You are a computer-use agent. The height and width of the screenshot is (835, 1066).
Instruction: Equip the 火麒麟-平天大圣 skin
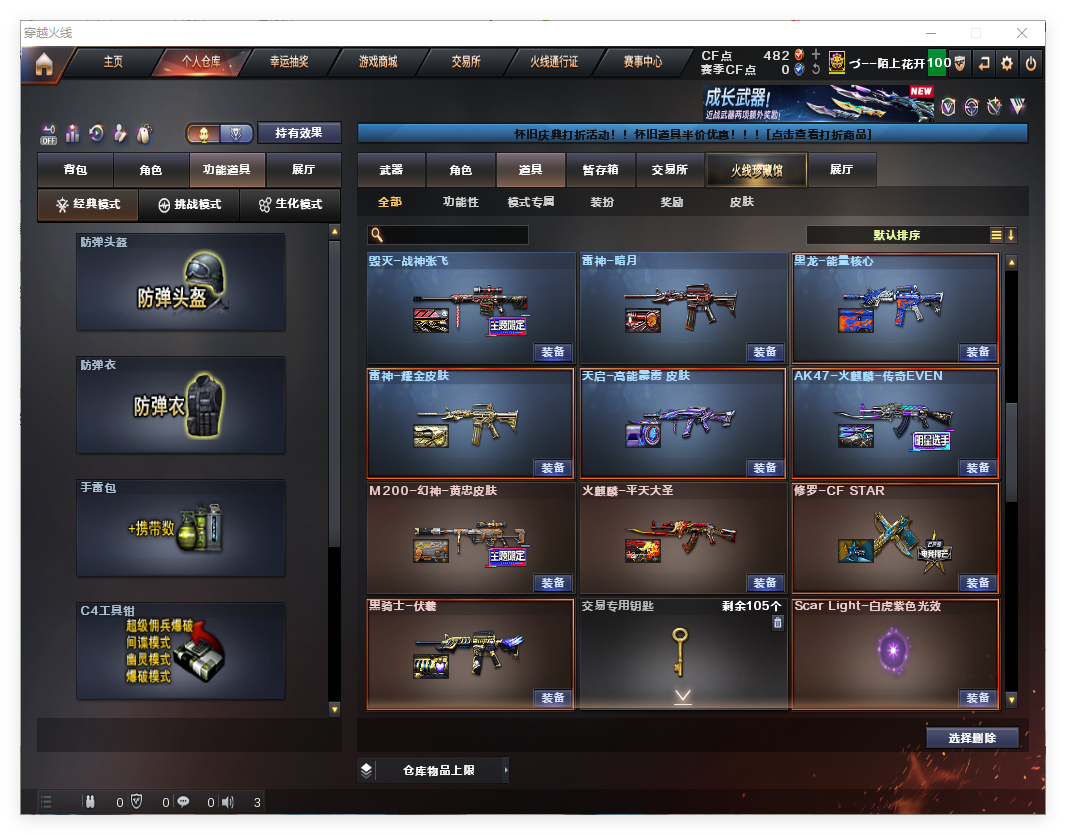pyautogui.click(x=765, y=583)
